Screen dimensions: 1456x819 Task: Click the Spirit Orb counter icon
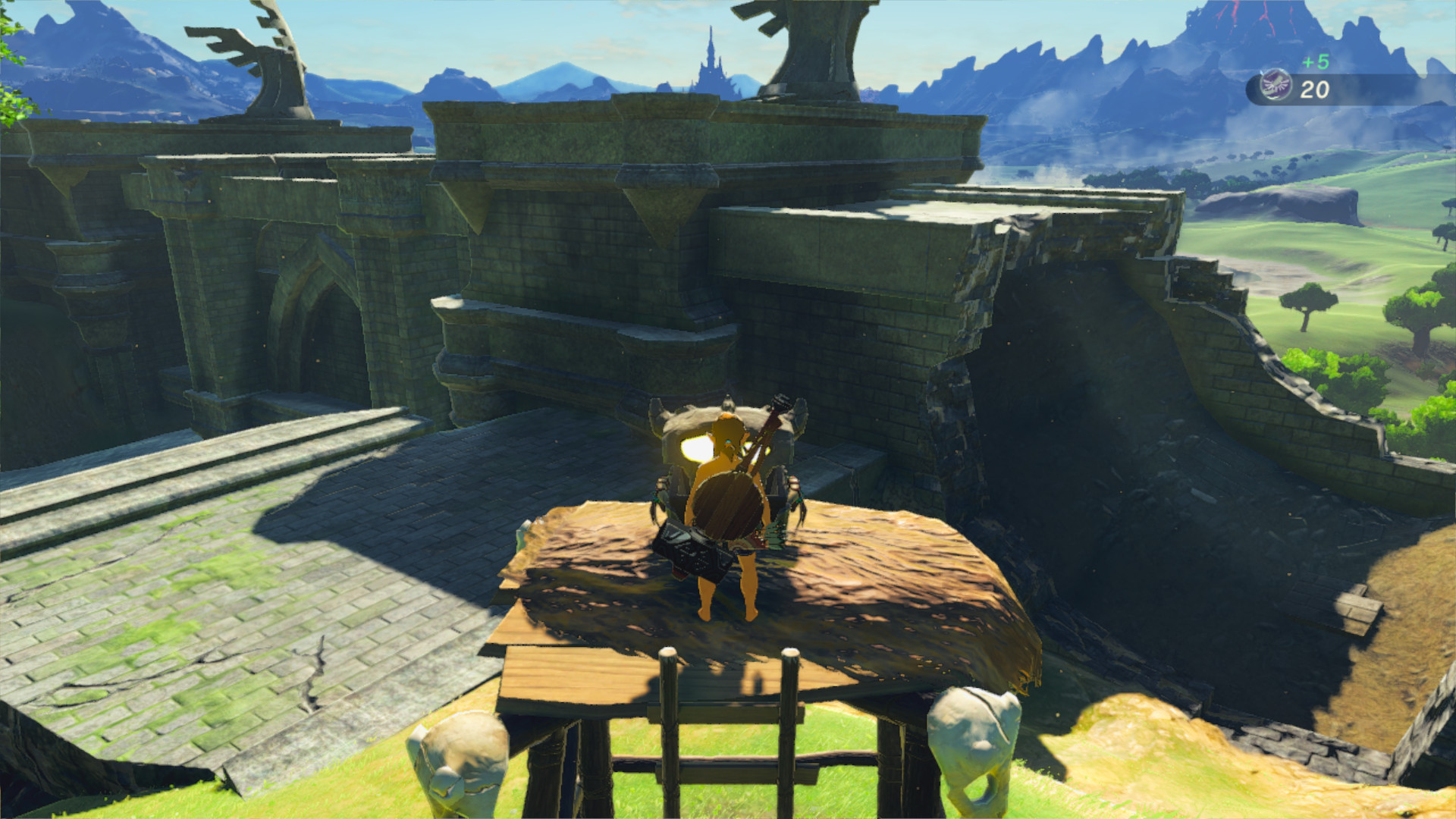[1278, 83]
